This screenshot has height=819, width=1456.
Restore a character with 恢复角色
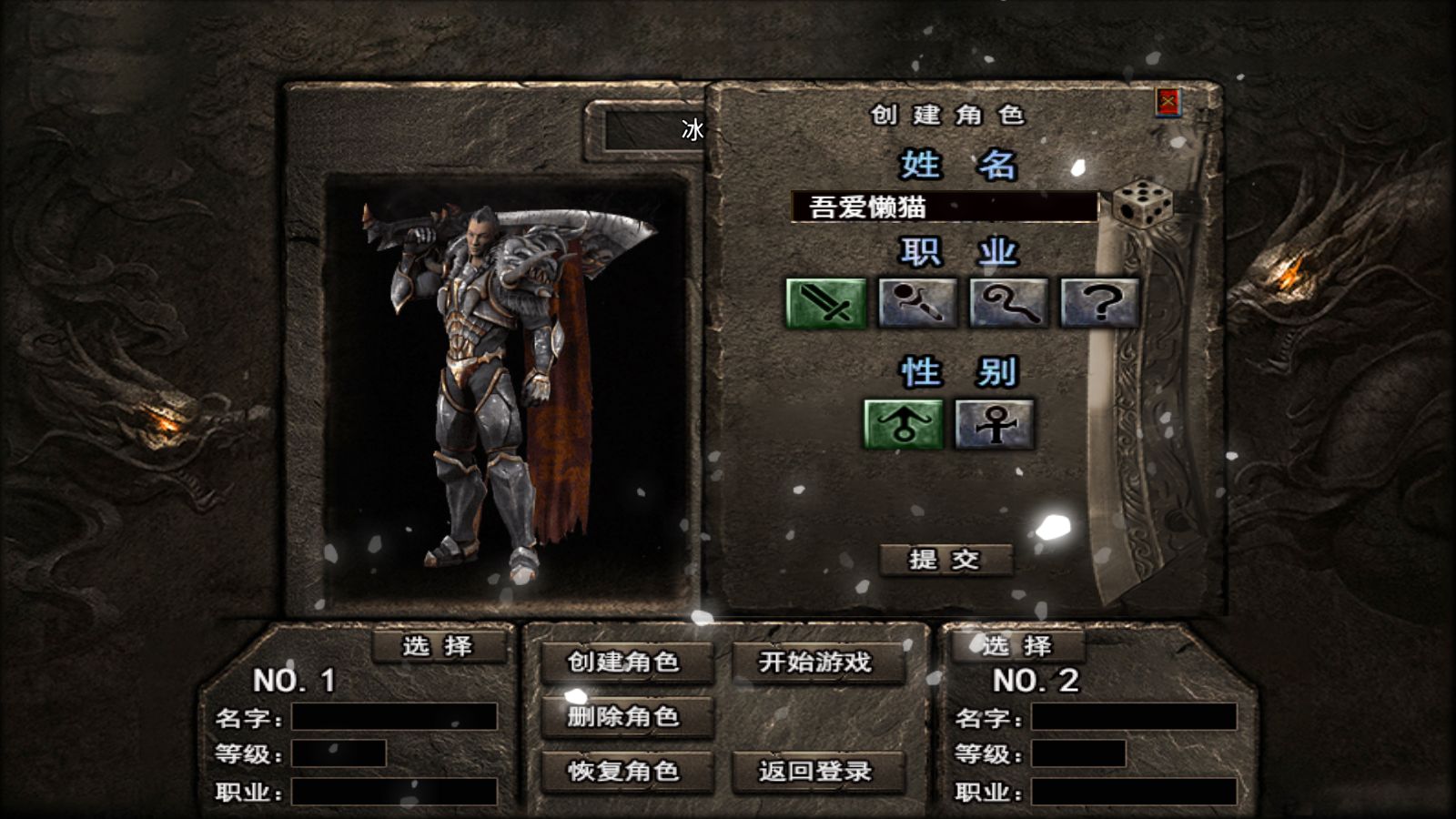pyautogui.click(x=624, y=772)
